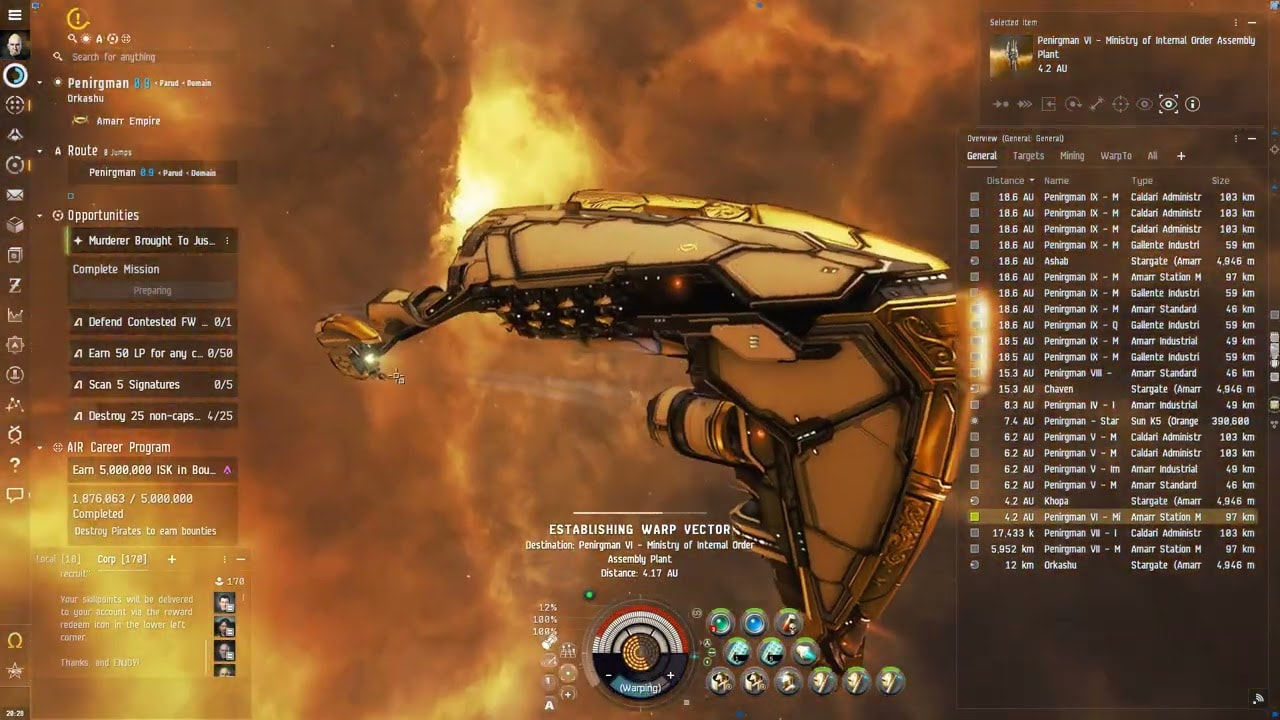Show info for the selected item
The height and width of the screenshot is (720, 1280).
point(1192,104)
